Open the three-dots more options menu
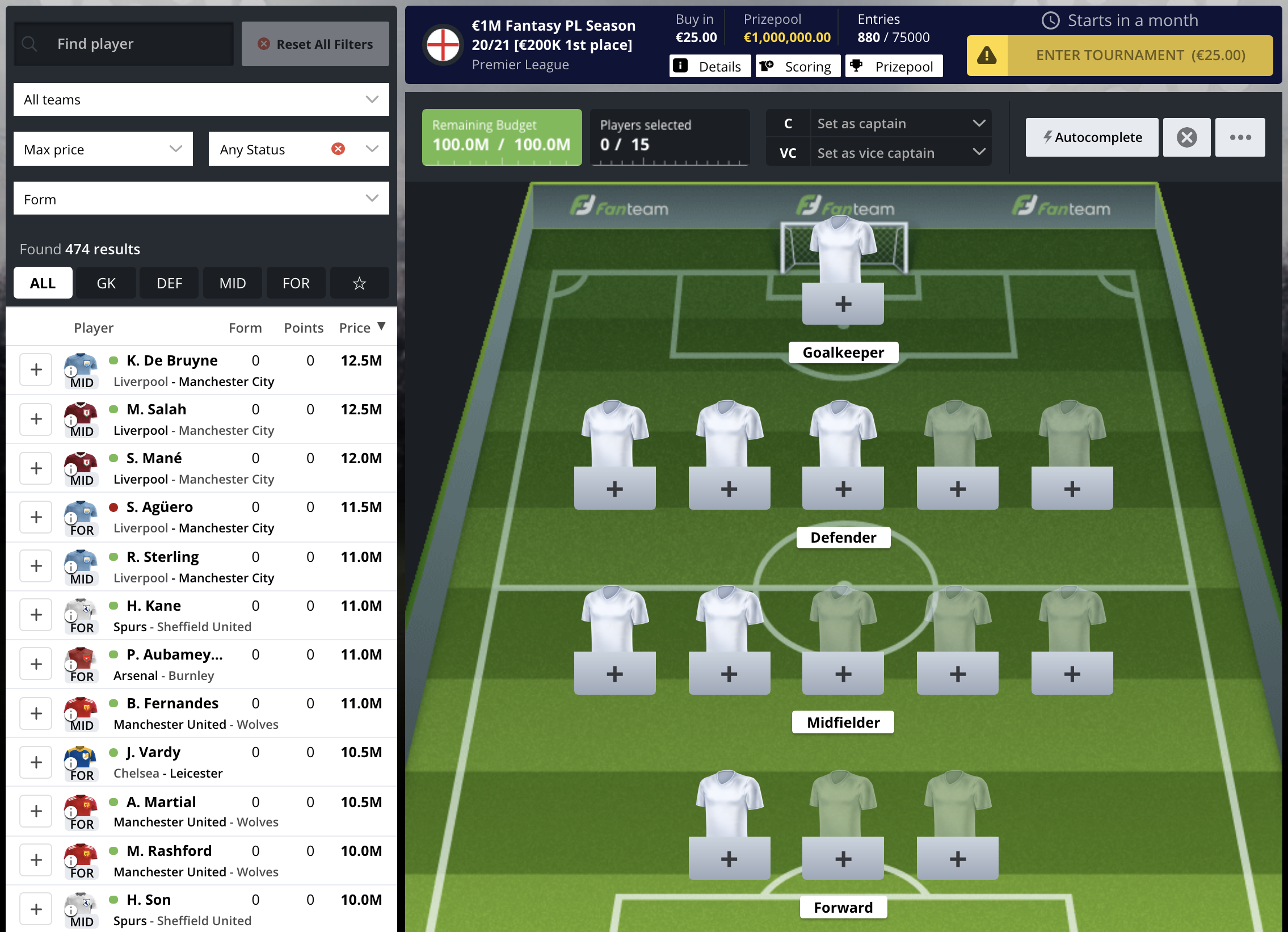The image size is (1288, 932). coord(1240,137)
